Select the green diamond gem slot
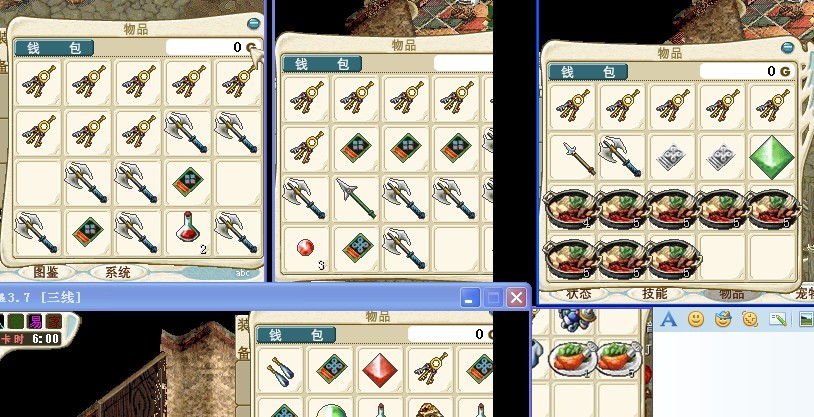This screenshot has width=814, height=417. point(772,156)
